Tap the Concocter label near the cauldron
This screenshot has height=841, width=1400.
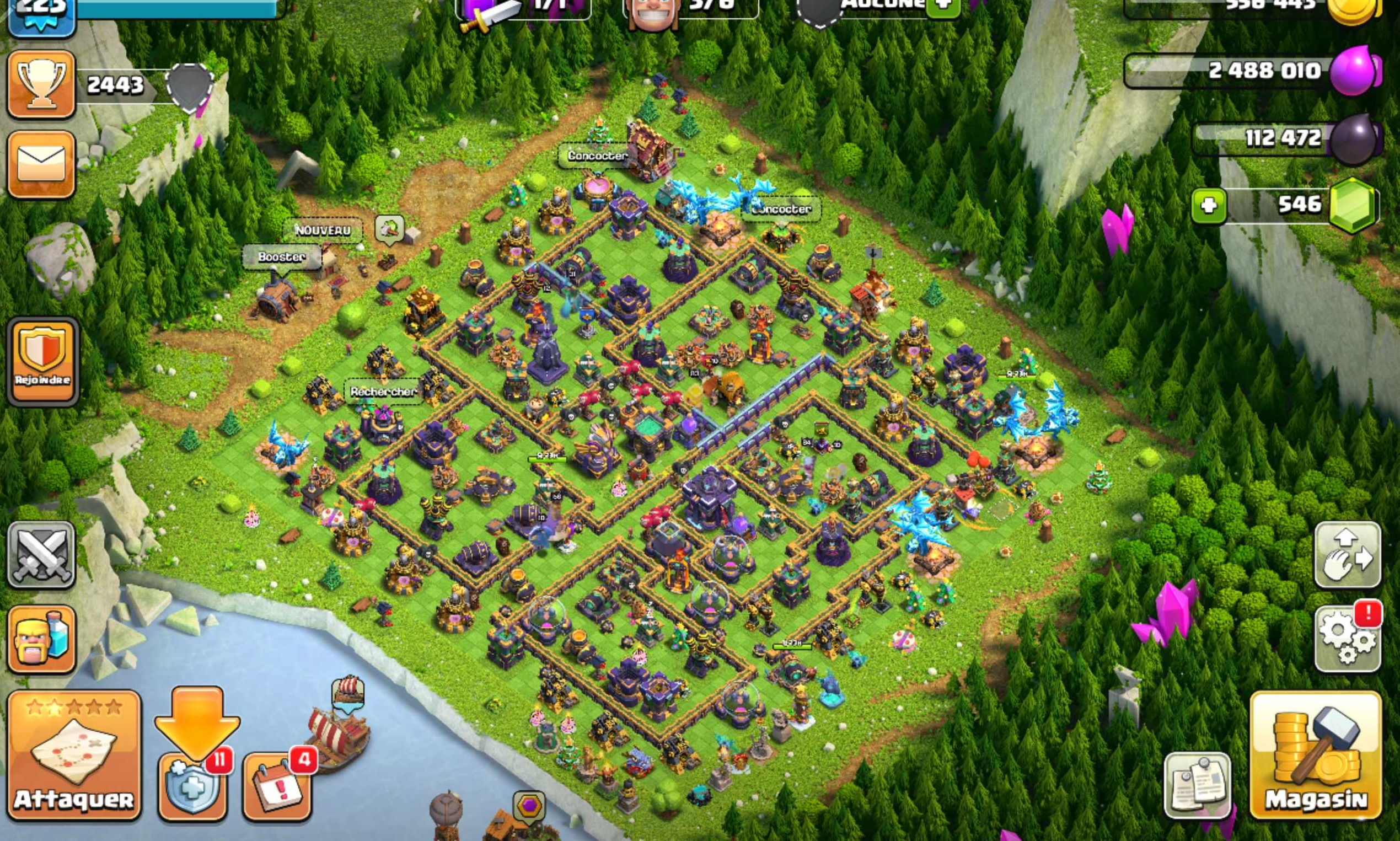[597, 156]
